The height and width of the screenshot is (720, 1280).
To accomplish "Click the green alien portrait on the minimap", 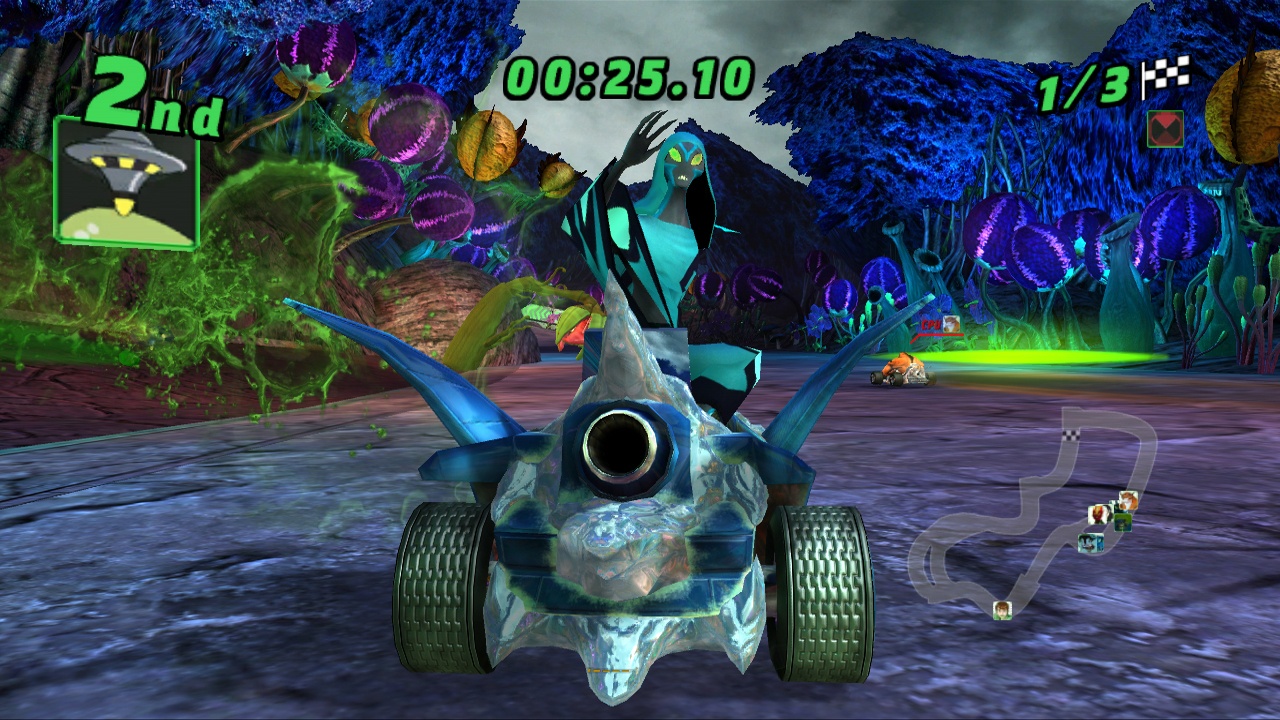I will [1122, 521].
